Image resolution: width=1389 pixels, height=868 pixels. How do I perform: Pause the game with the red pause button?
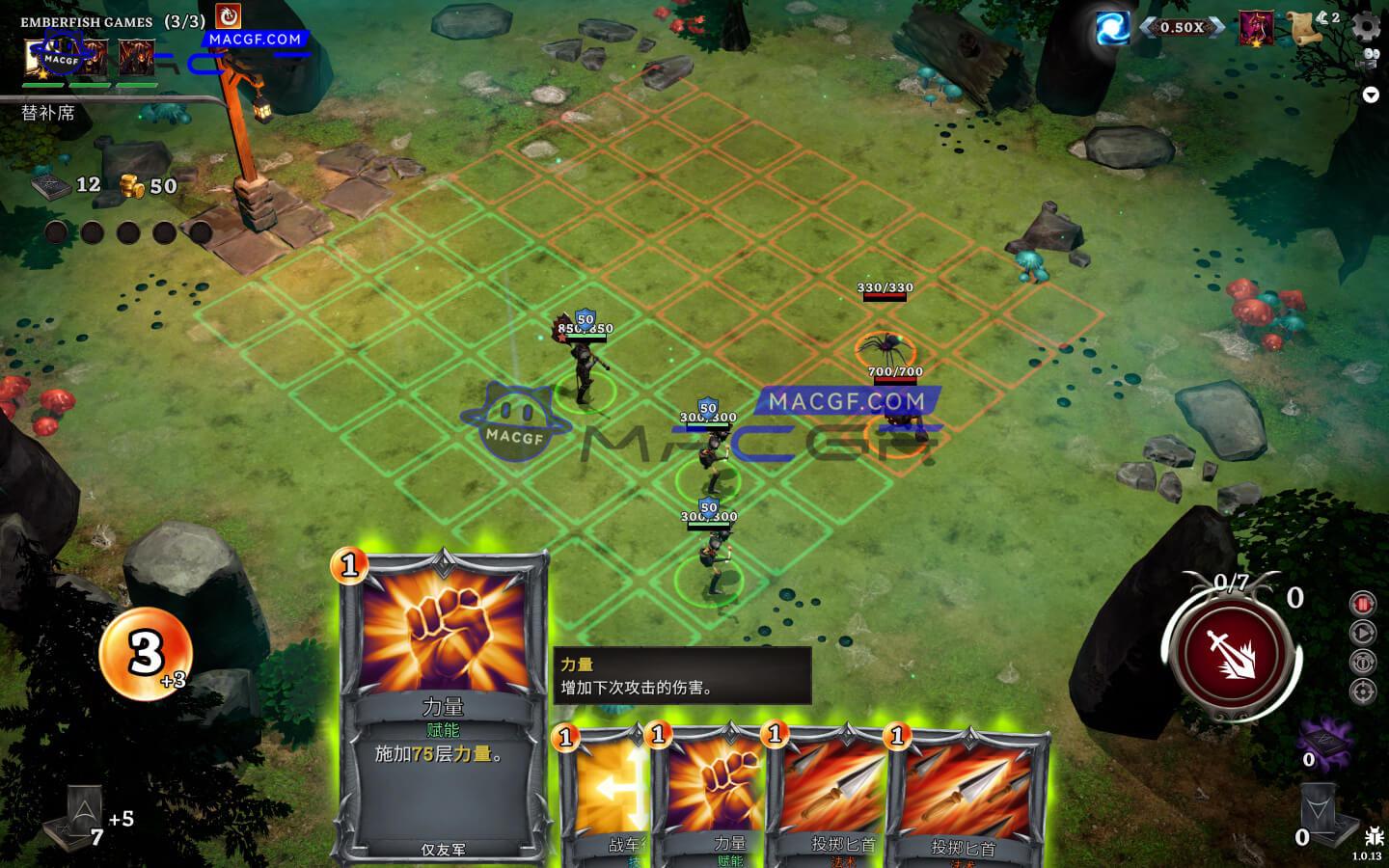pos(1362,603)
